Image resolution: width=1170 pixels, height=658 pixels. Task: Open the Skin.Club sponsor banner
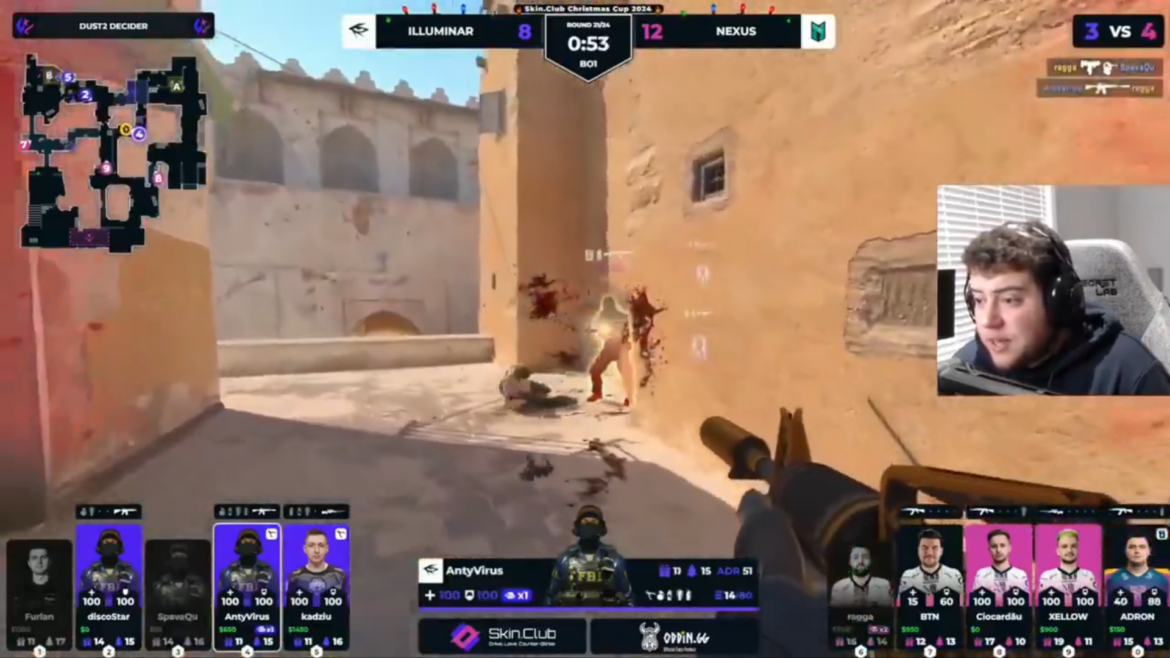[501, 636]
